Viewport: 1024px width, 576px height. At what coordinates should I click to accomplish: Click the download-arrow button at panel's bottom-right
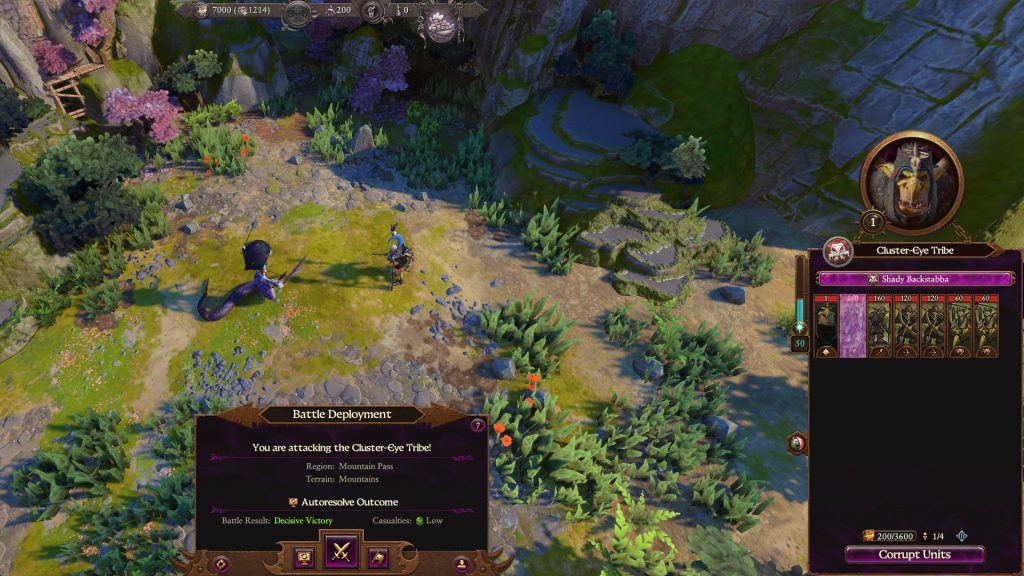[462, 564]
